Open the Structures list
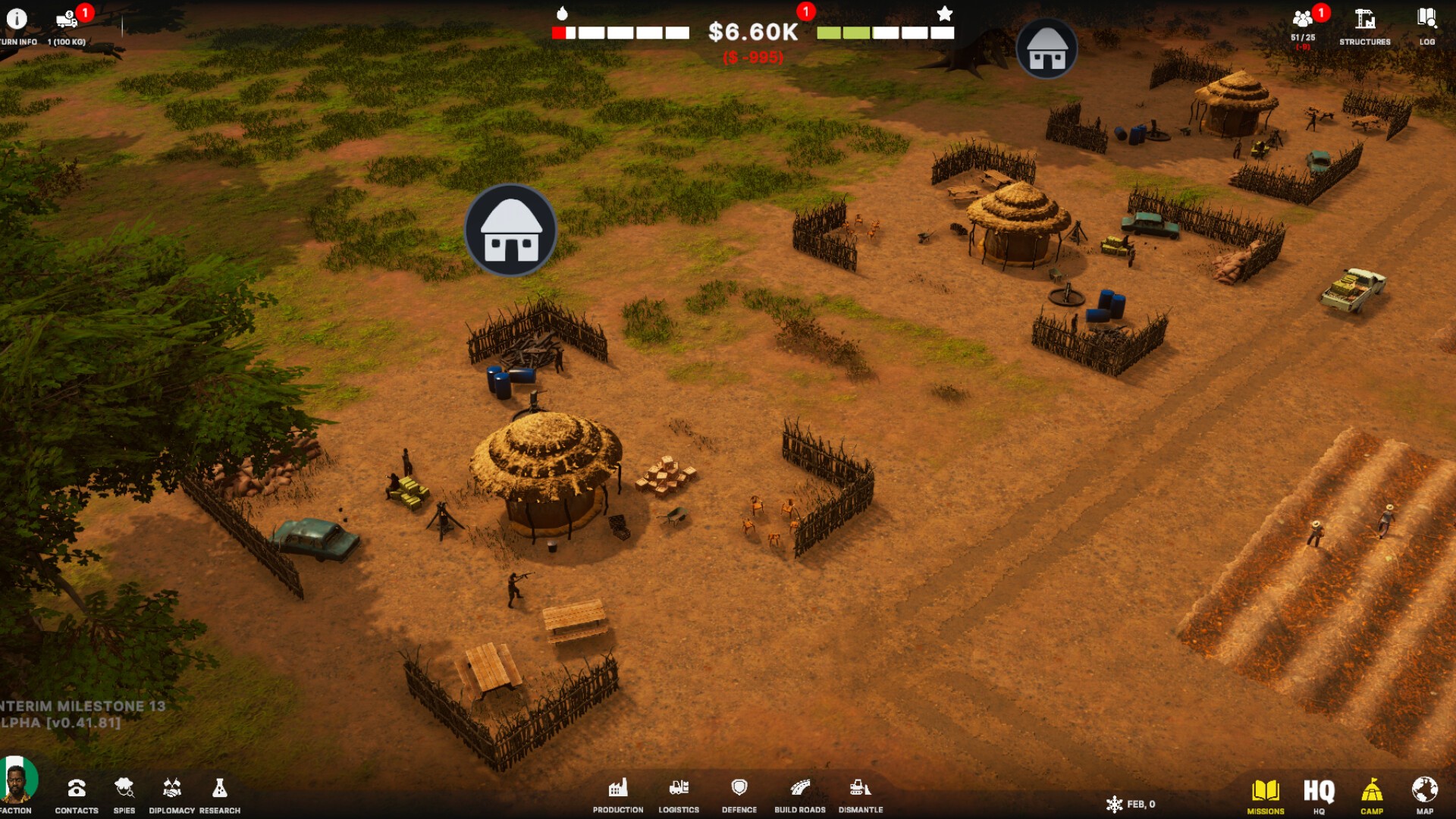The width and height of the screenshot is (1456, 819). pyautogui.click(x=1364, y=20)
